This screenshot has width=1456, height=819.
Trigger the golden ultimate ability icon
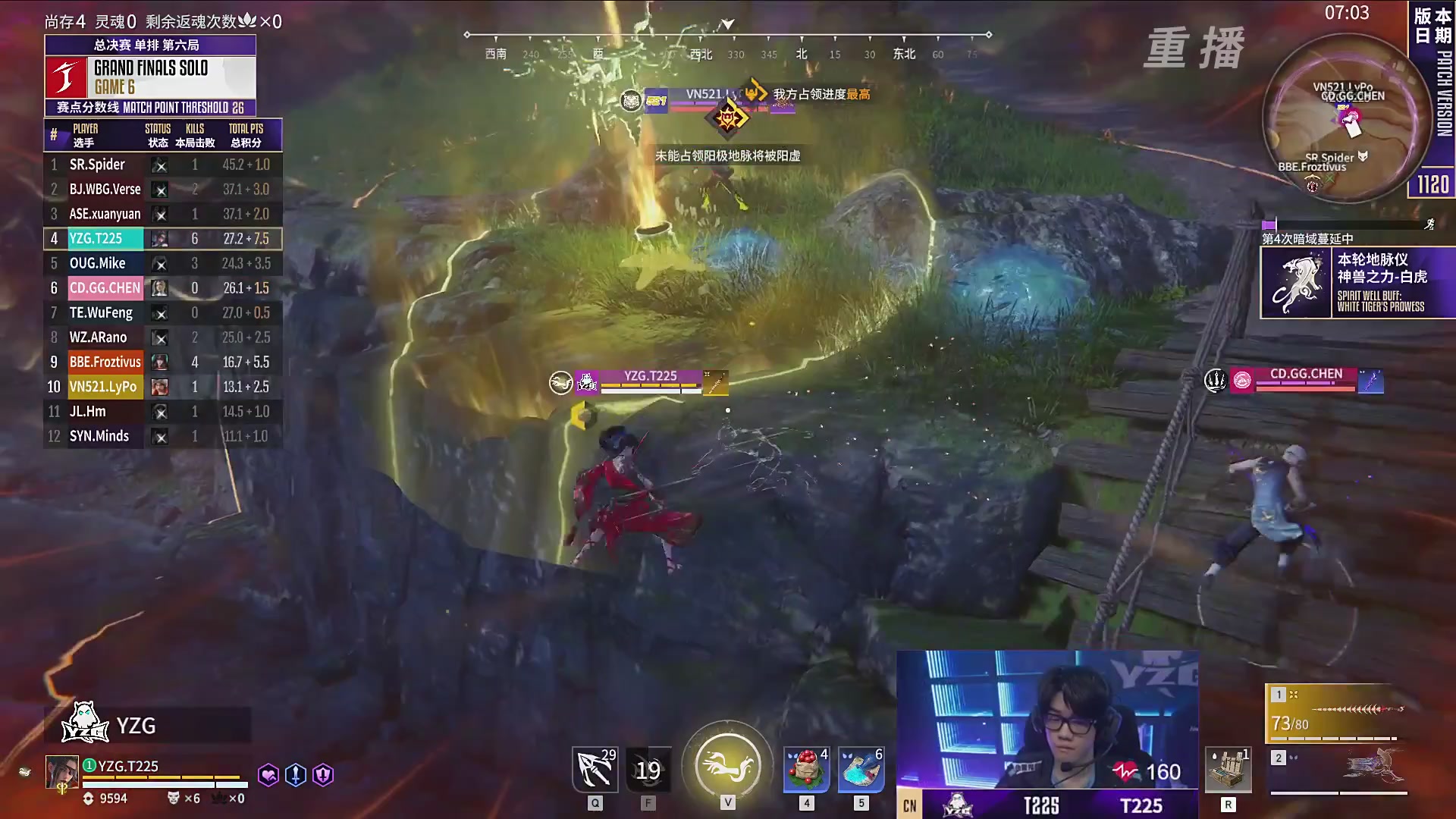point(727,767)
